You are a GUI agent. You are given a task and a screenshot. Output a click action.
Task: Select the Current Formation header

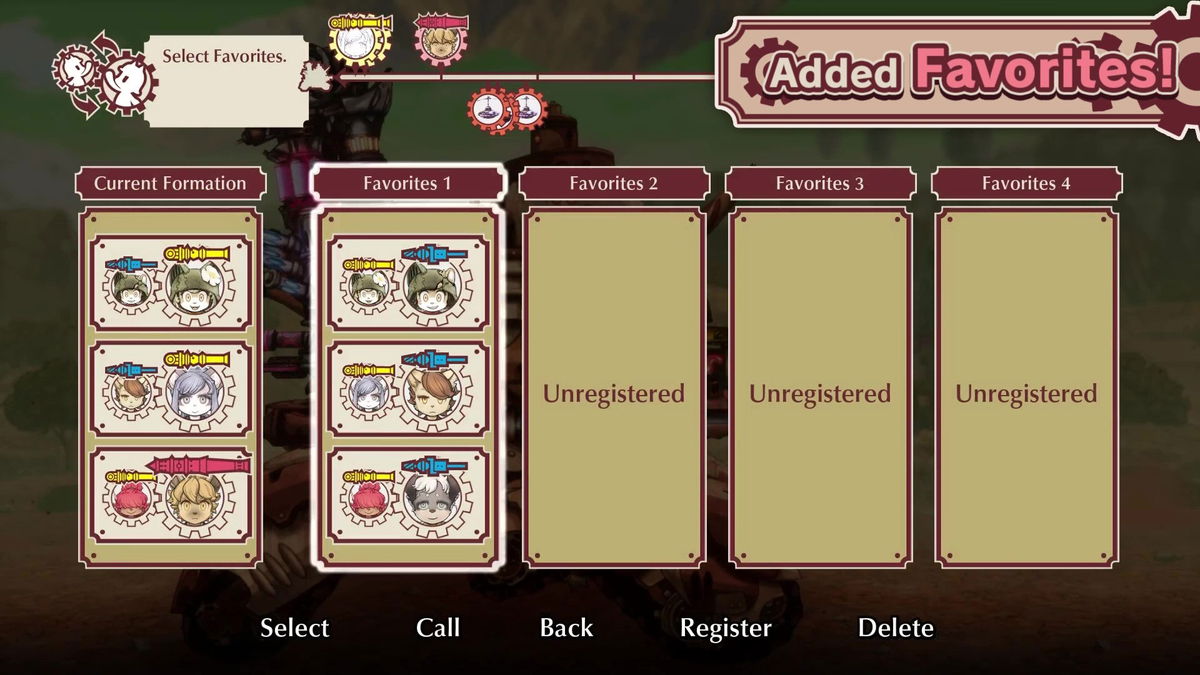click(170, 183)
